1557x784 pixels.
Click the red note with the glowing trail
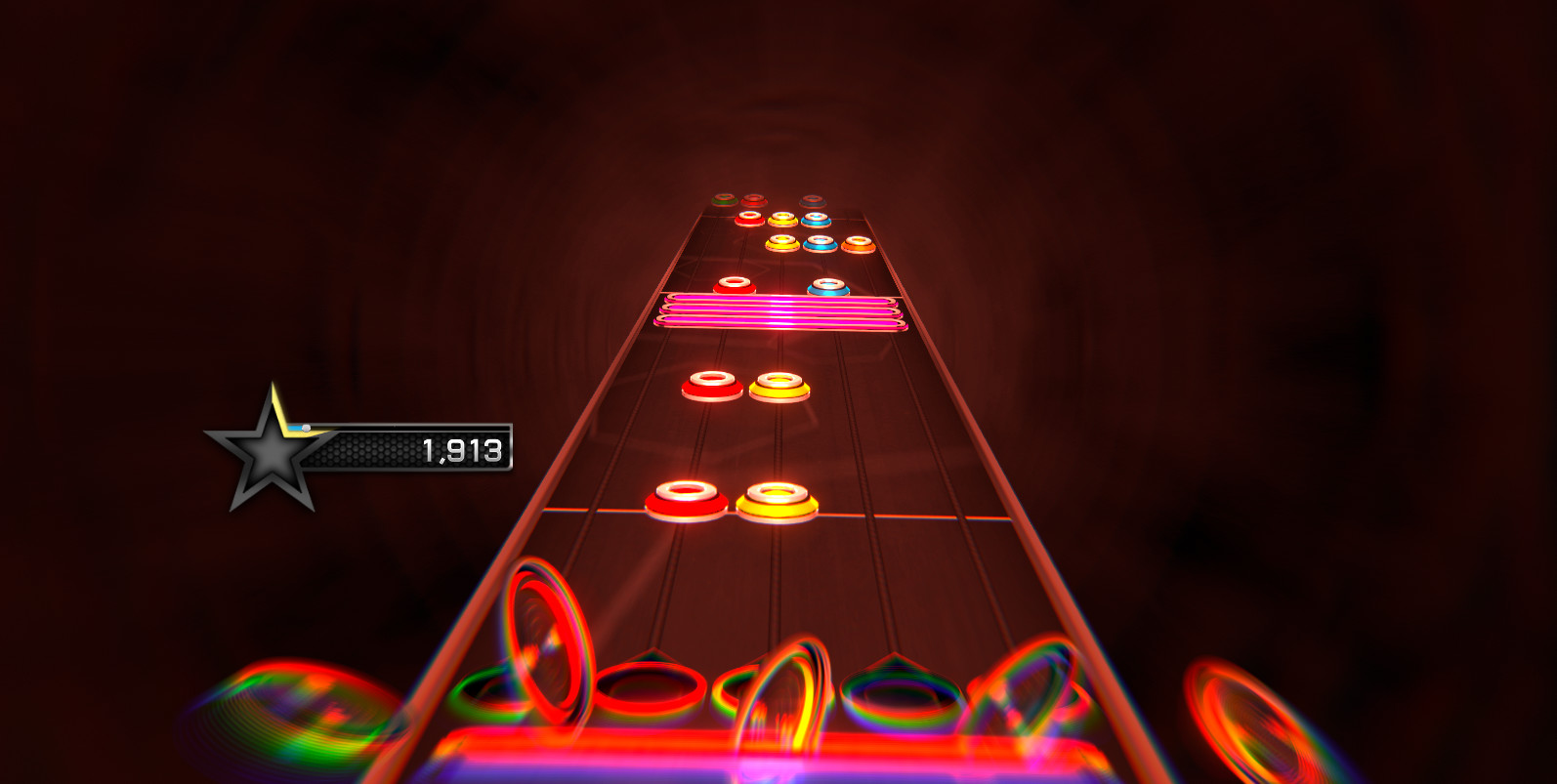(733, 286)
